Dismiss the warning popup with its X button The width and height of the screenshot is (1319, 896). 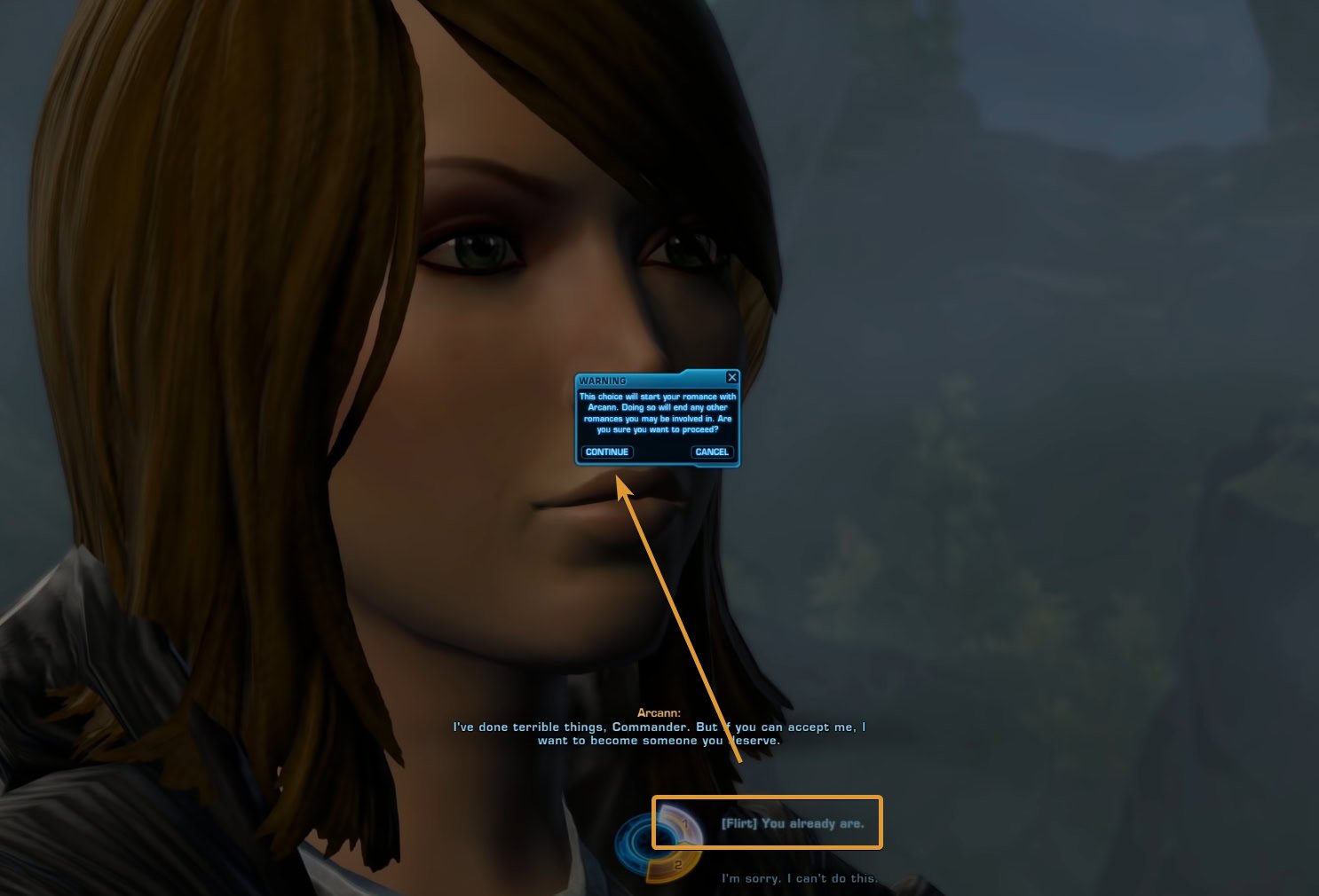(x=731, y=377)
